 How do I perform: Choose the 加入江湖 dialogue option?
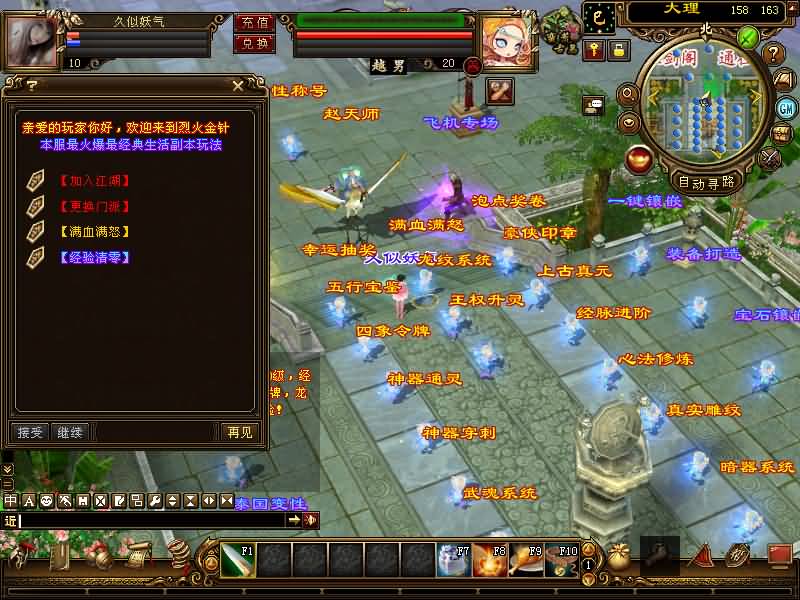point(94,181)
